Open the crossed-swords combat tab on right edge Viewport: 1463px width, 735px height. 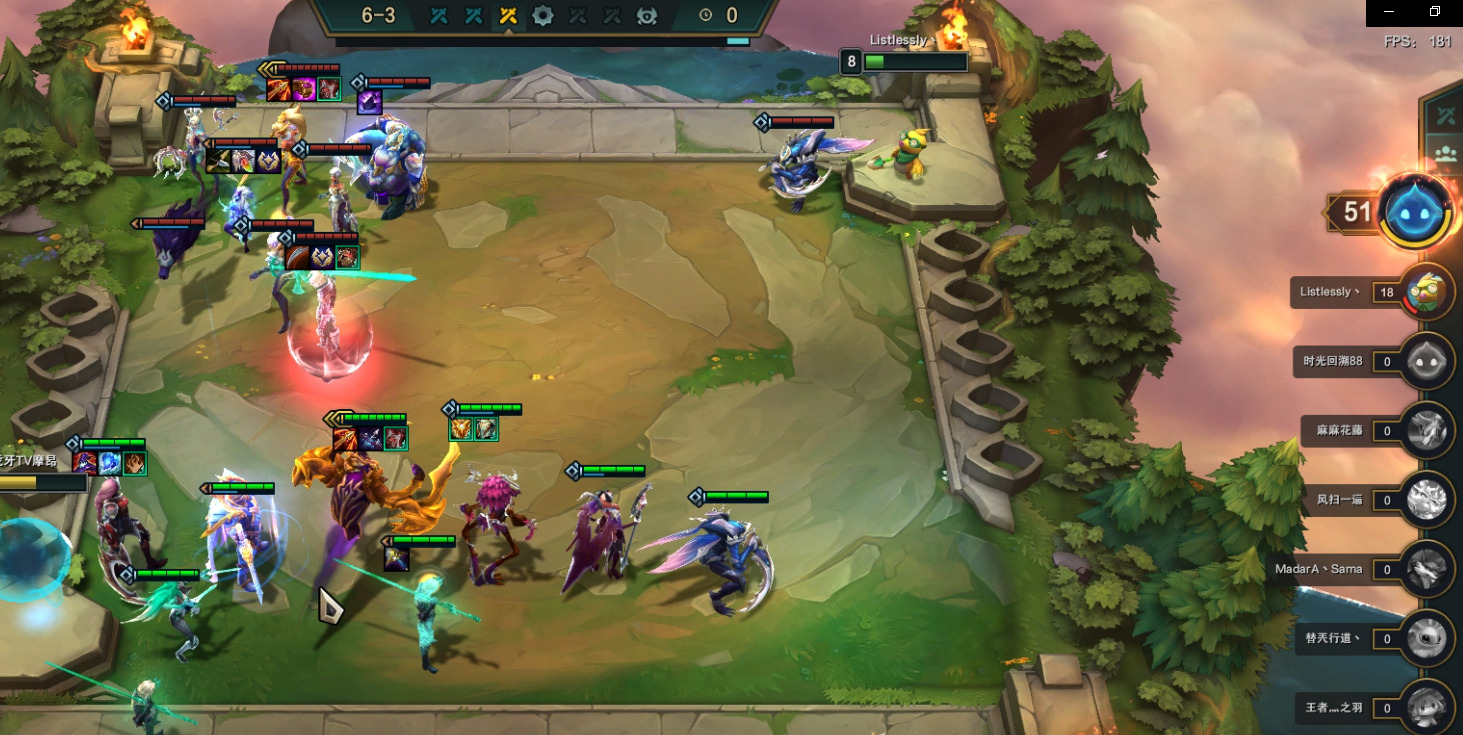click(1445, 116)
